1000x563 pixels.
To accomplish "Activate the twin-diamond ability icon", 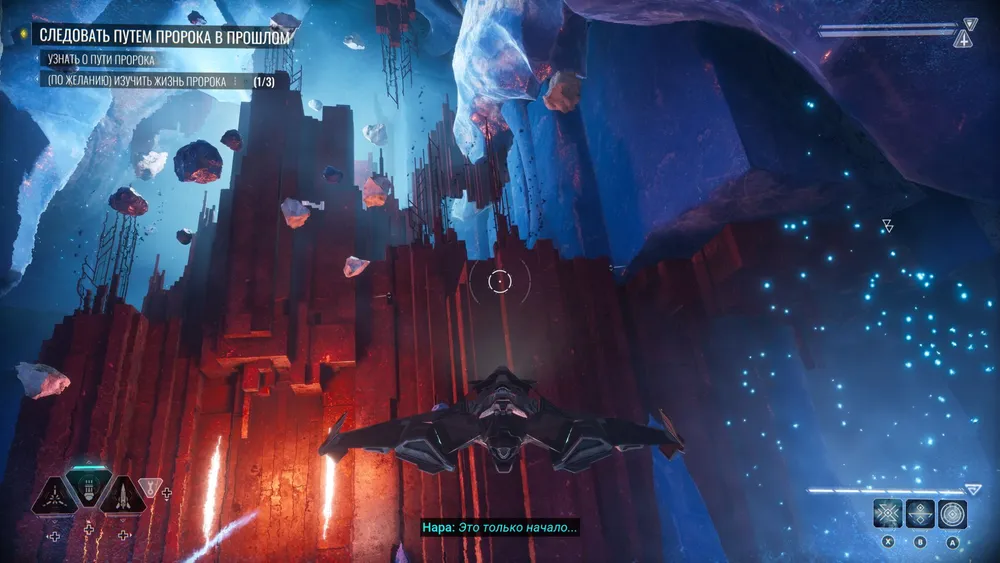I will [x=920, y=513].
